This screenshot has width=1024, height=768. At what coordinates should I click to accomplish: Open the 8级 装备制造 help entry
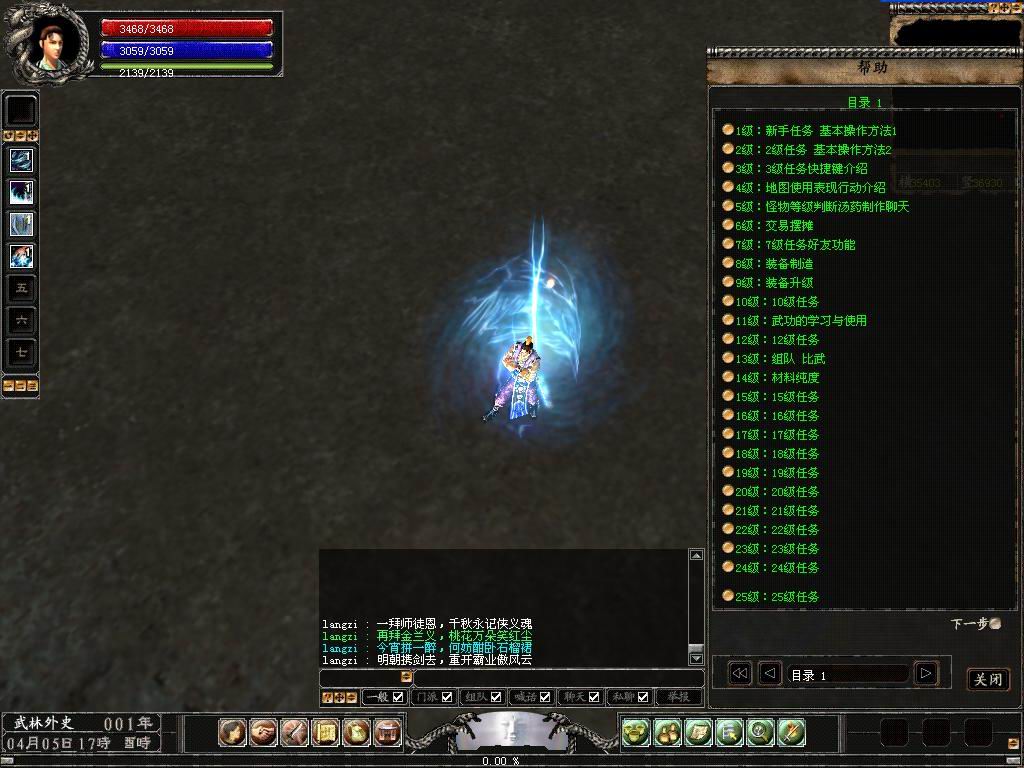[x=788, y=264]
